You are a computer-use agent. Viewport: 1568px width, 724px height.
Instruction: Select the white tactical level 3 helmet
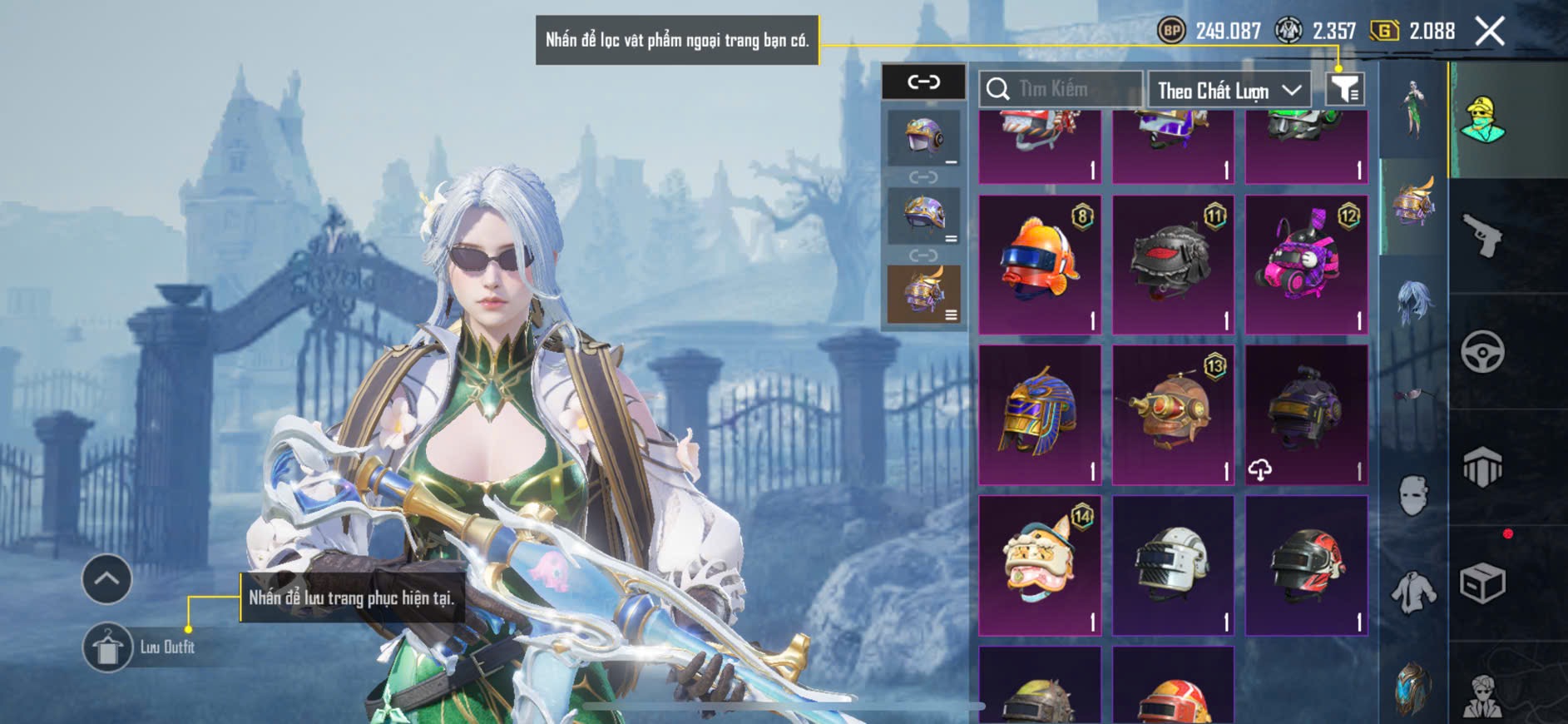click(1173, 565)
